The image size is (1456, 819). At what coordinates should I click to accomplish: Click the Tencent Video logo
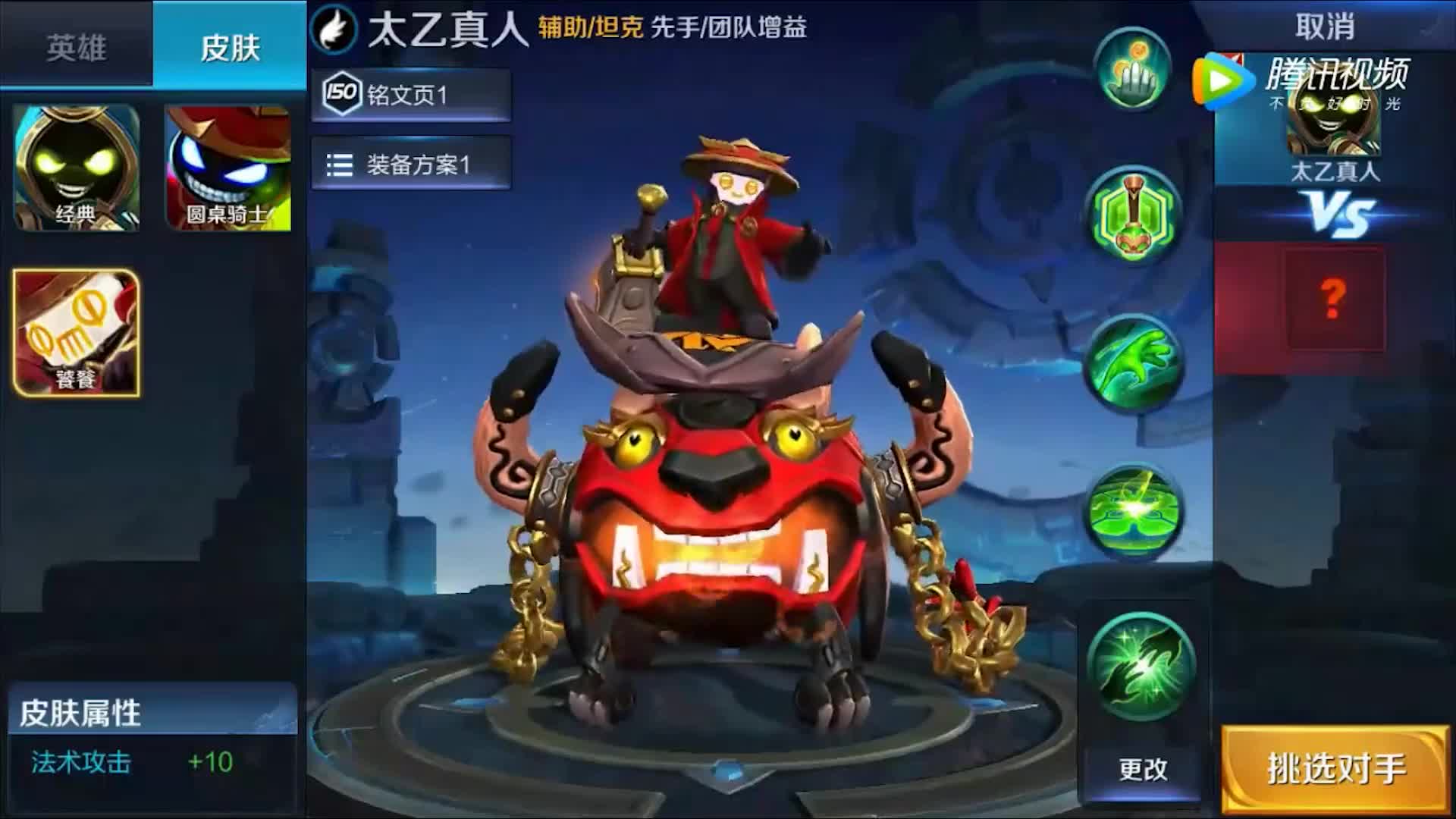coord(1223,80)
